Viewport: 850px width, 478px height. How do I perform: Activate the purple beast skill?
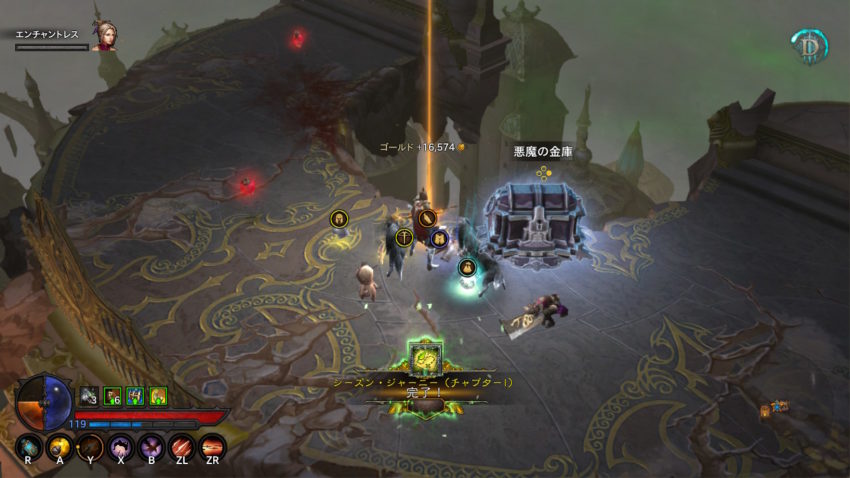(121, 447)
